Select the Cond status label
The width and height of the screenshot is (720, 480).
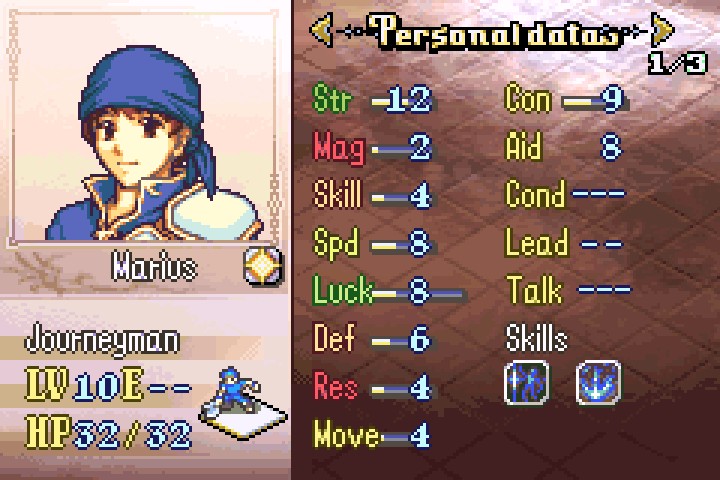[535, 195]
